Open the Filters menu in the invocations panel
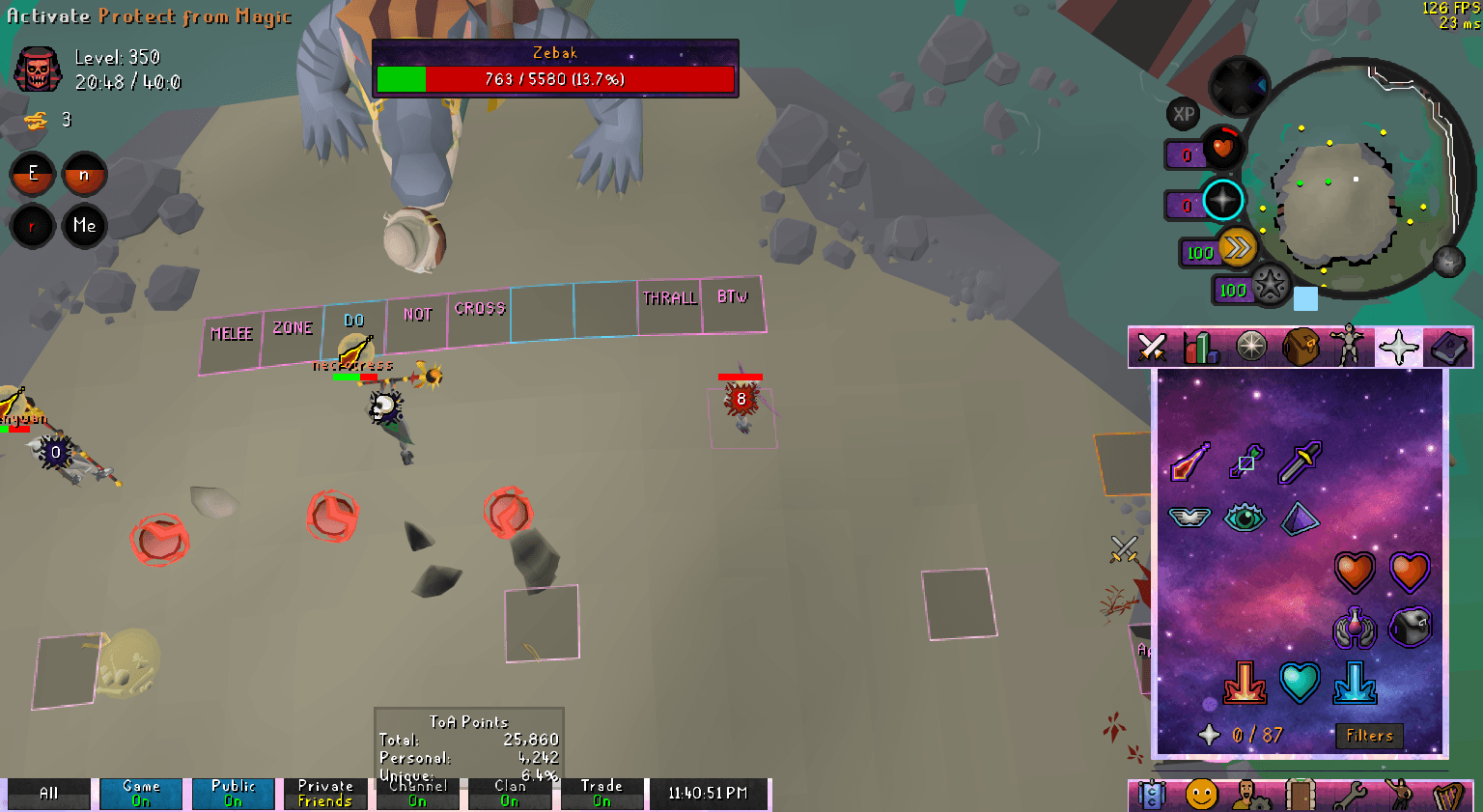 coord(1369,736)
